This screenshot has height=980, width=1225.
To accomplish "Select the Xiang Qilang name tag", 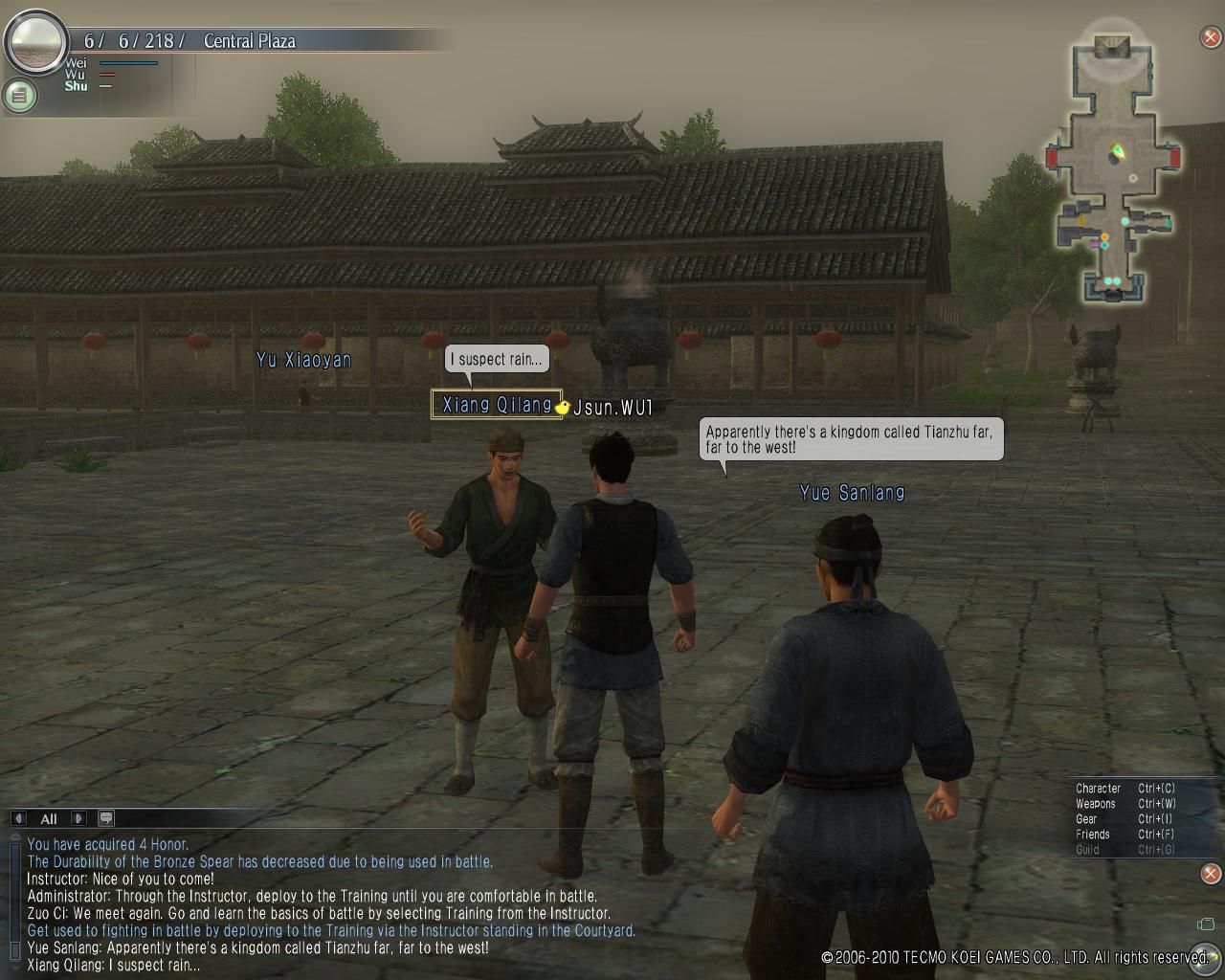I will [x=497, y=405].
